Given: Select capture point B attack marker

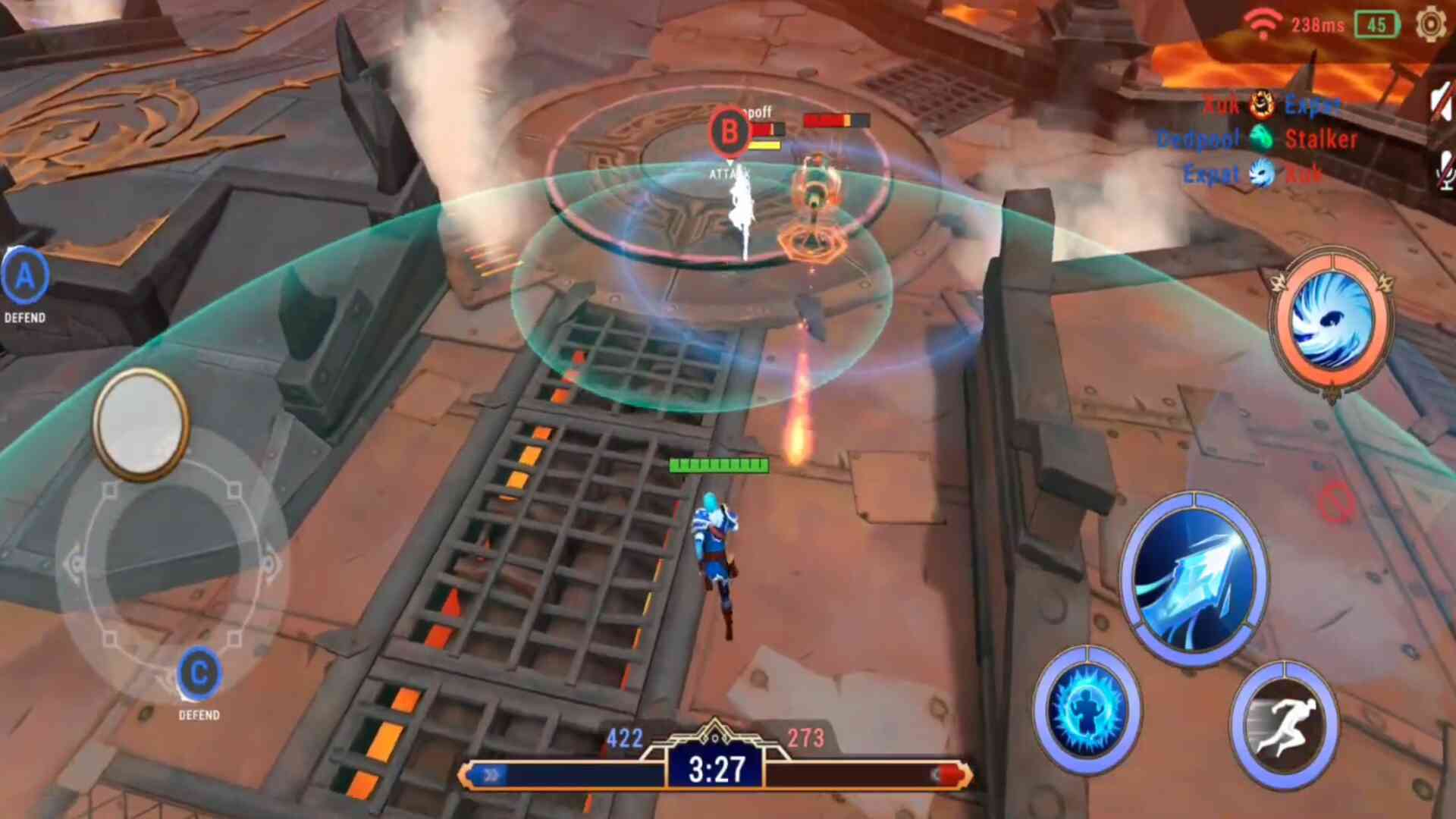Looking at the screenshot, I should point(730,132).
